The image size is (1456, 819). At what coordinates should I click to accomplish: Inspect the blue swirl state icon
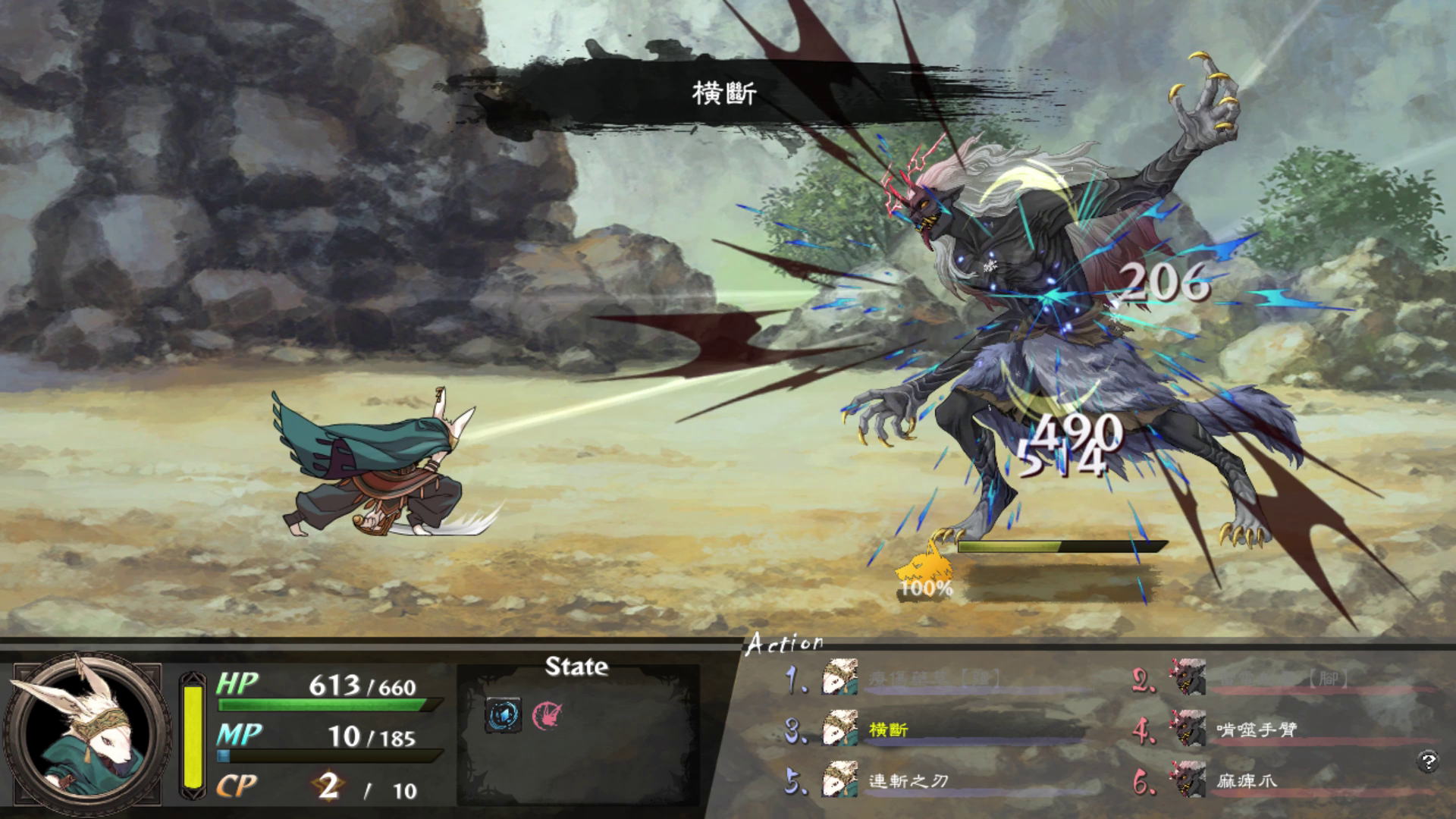tap(503, 714)
